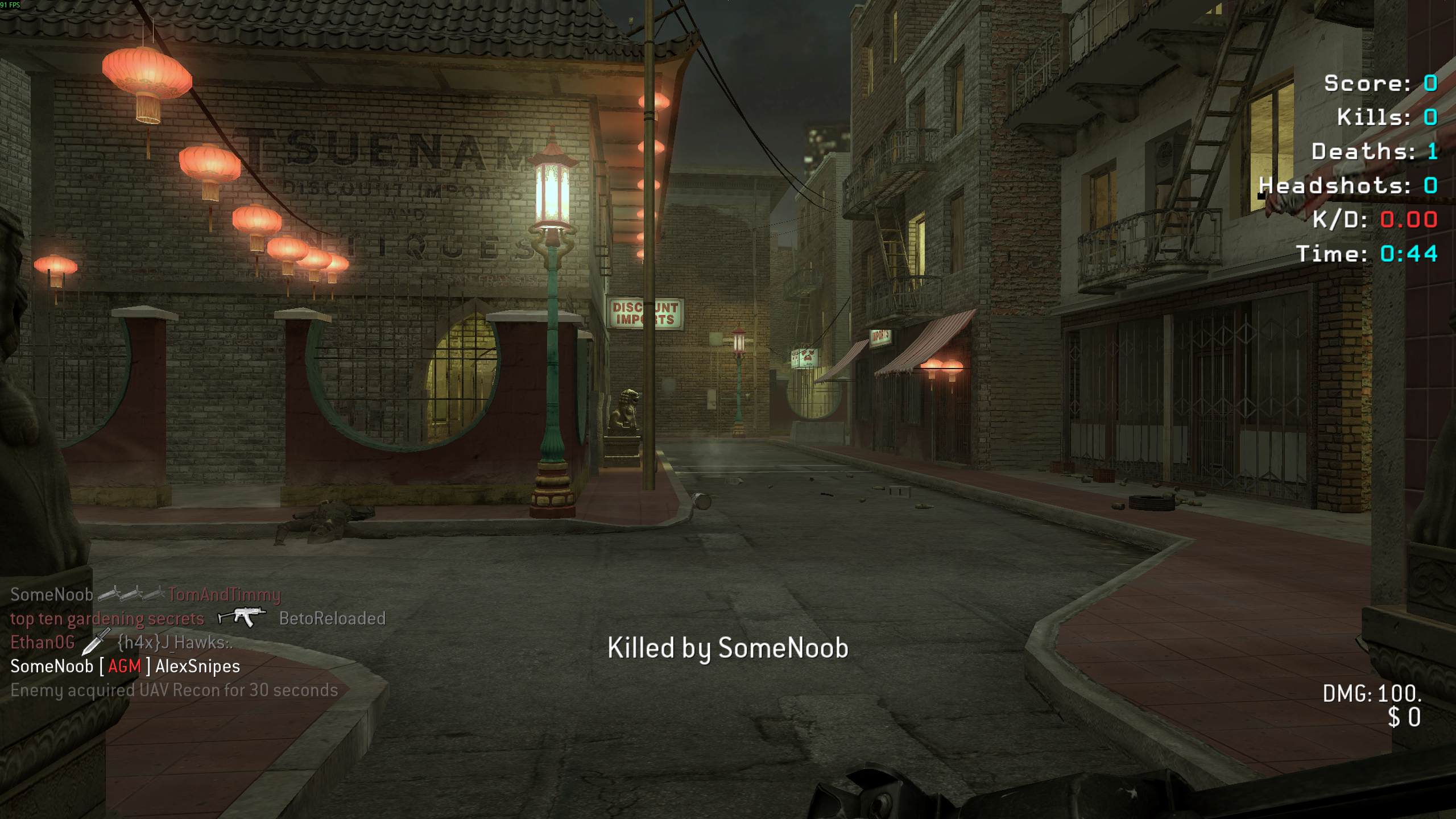Click the assault rifle icon beside BetoReloaded
The image size is (1456, 819).
pos(242,618)
